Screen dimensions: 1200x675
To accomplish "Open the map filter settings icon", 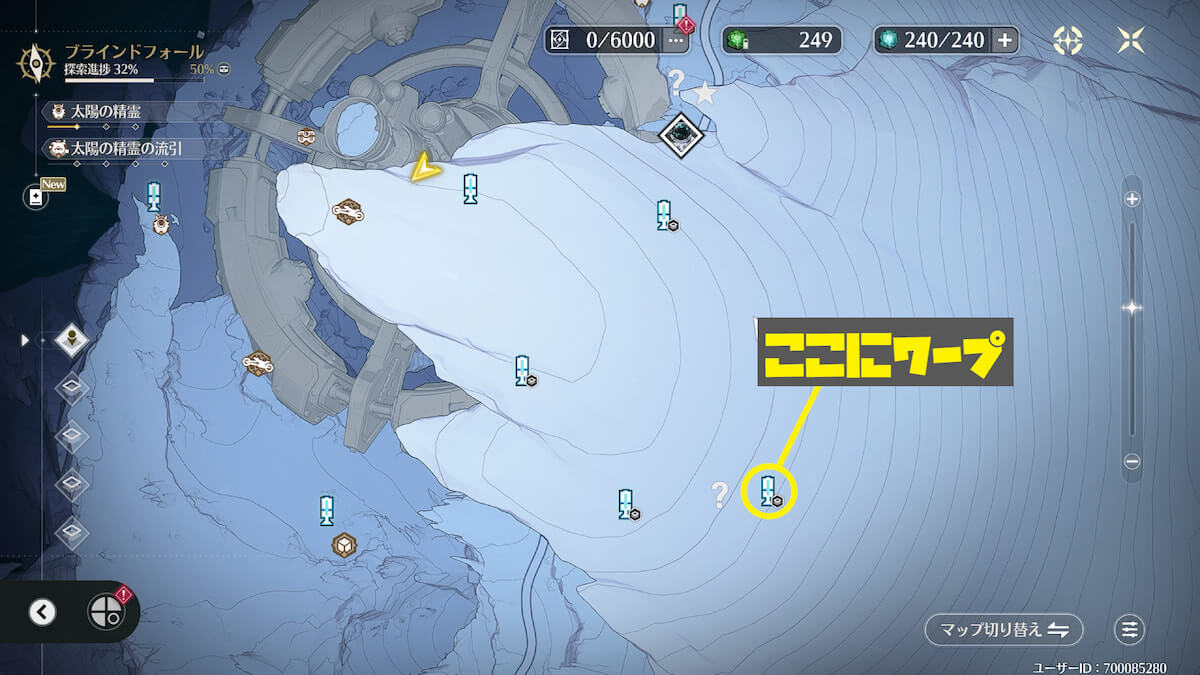I will pos(1130,630).
